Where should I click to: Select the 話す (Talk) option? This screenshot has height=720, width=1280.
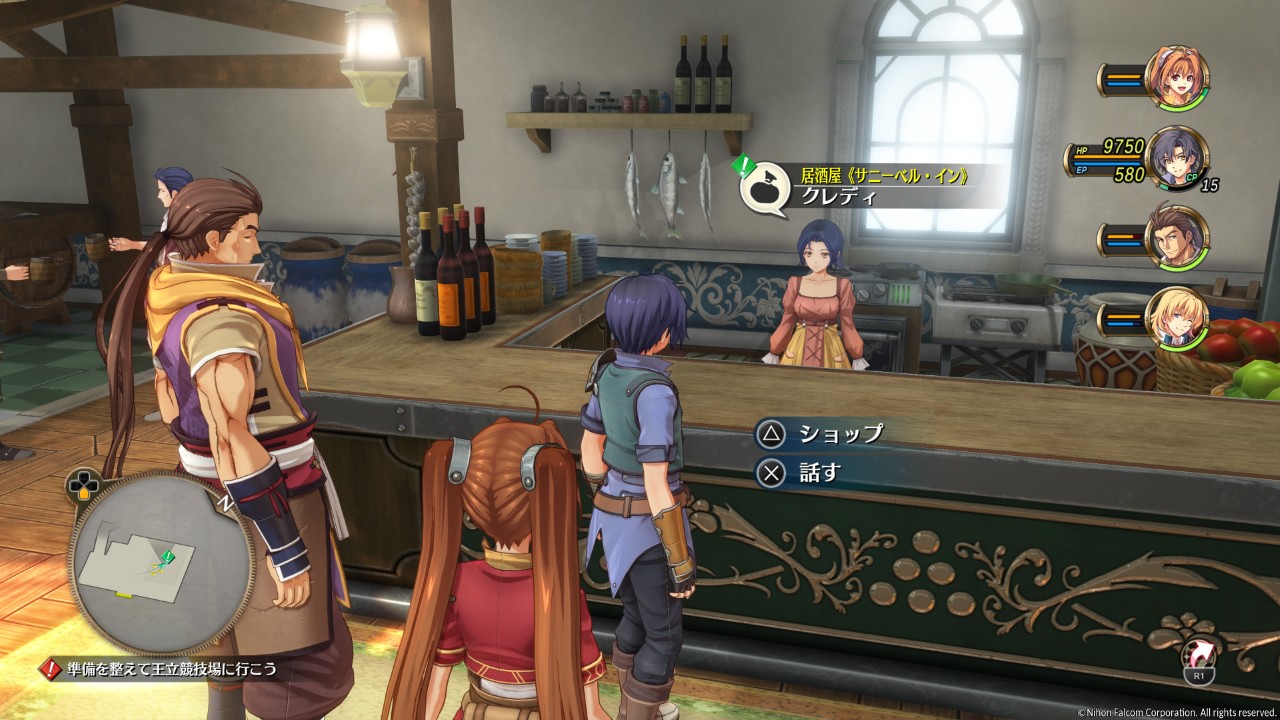(x=803, y=473)
